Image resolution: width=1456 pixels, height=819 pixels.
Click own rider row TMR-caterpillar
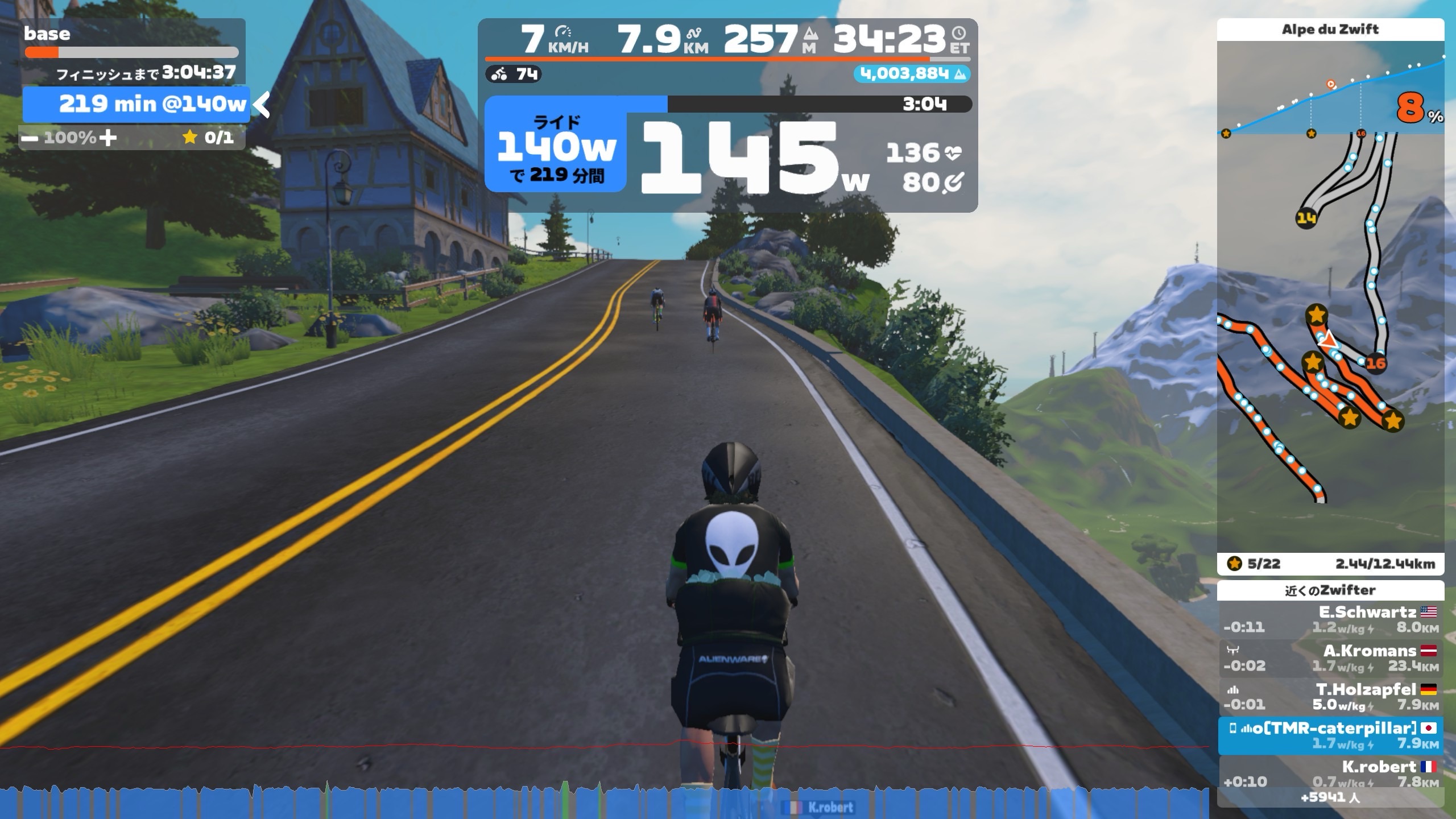click(x=1330, y=735)
